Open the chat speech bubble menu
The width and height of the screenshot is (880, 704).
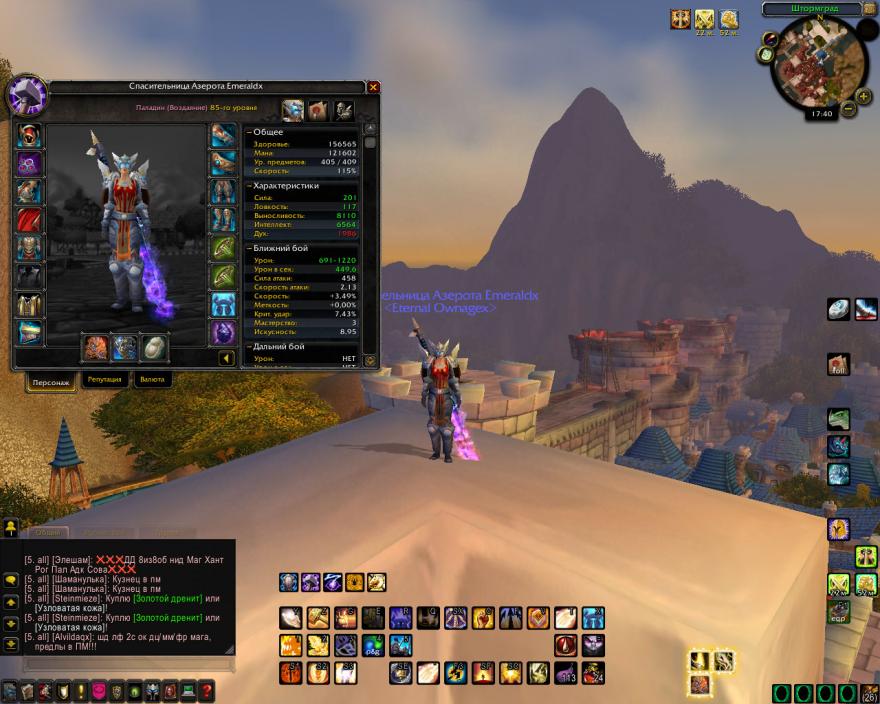click(x=11, y=580)
